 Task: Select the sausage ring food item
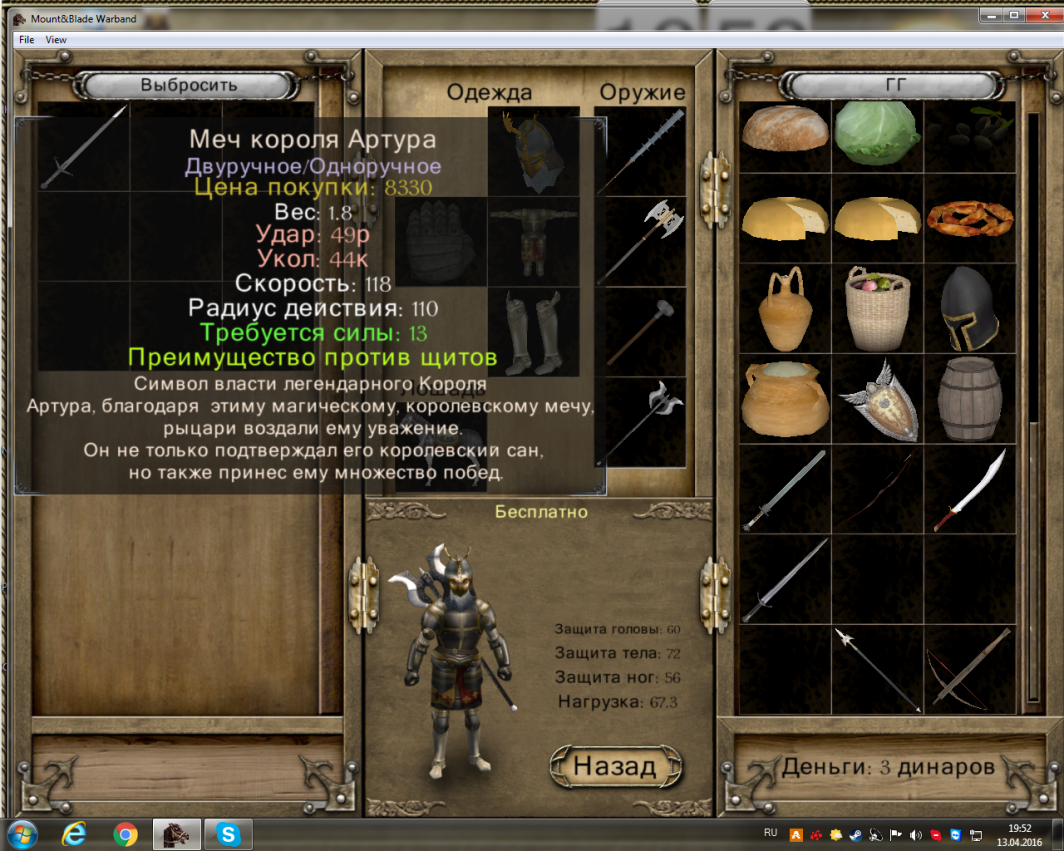tap(968, 217)
